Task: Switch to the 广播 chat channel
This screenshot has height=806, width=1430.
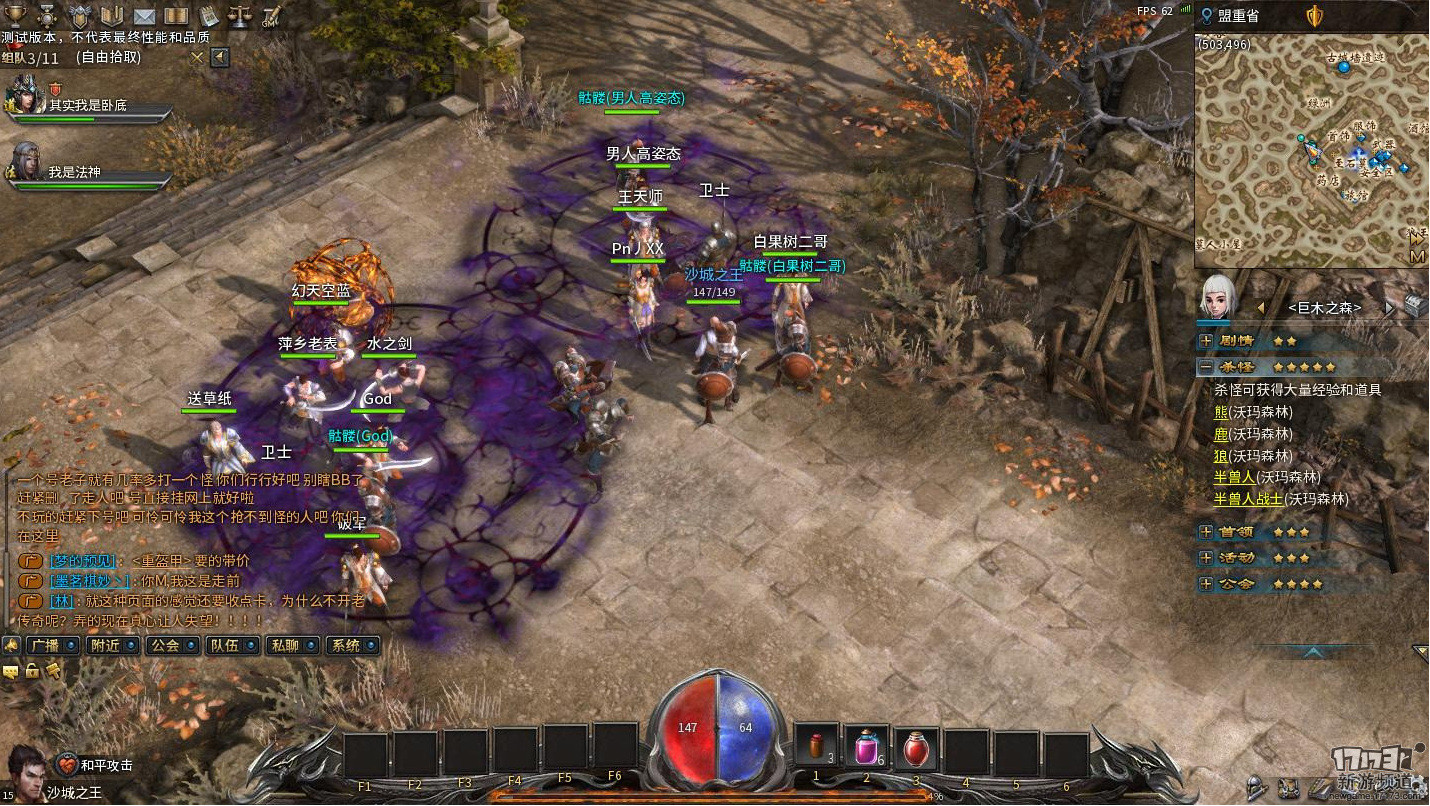Action: (53, 646)
